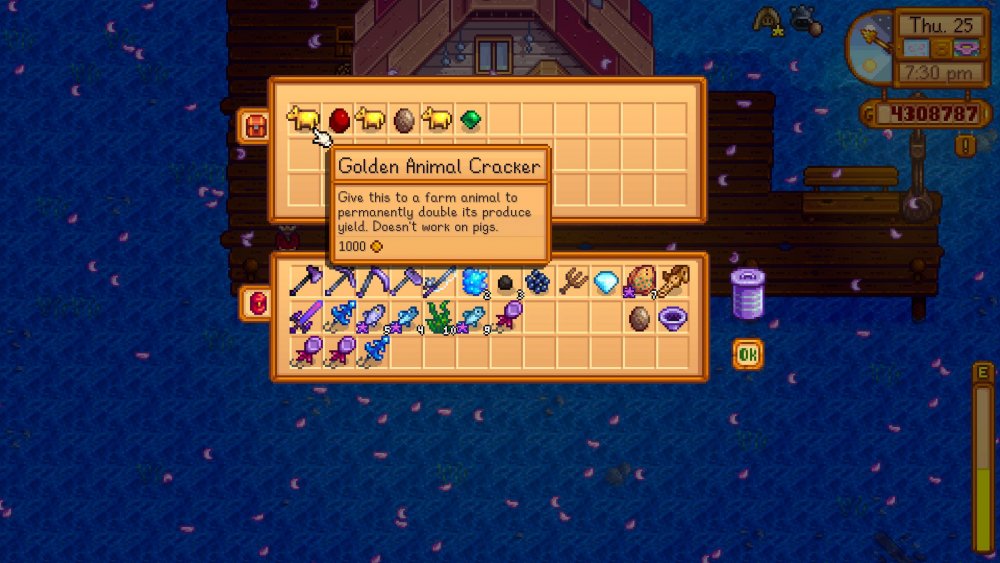Click the trident-shaped item slot
1000x563 pixels.
[x=573, y=283]
